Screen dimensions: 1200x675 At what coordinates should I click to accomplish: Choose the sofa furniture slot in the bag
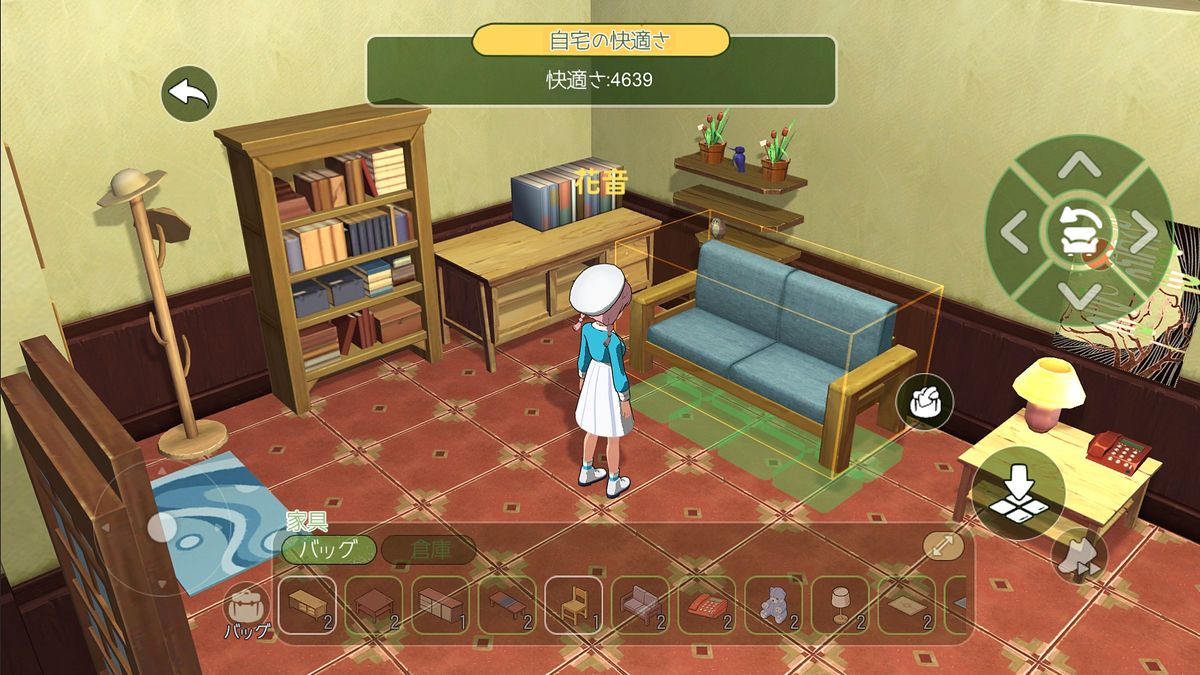pyautogui.click(x=640, y=606)
